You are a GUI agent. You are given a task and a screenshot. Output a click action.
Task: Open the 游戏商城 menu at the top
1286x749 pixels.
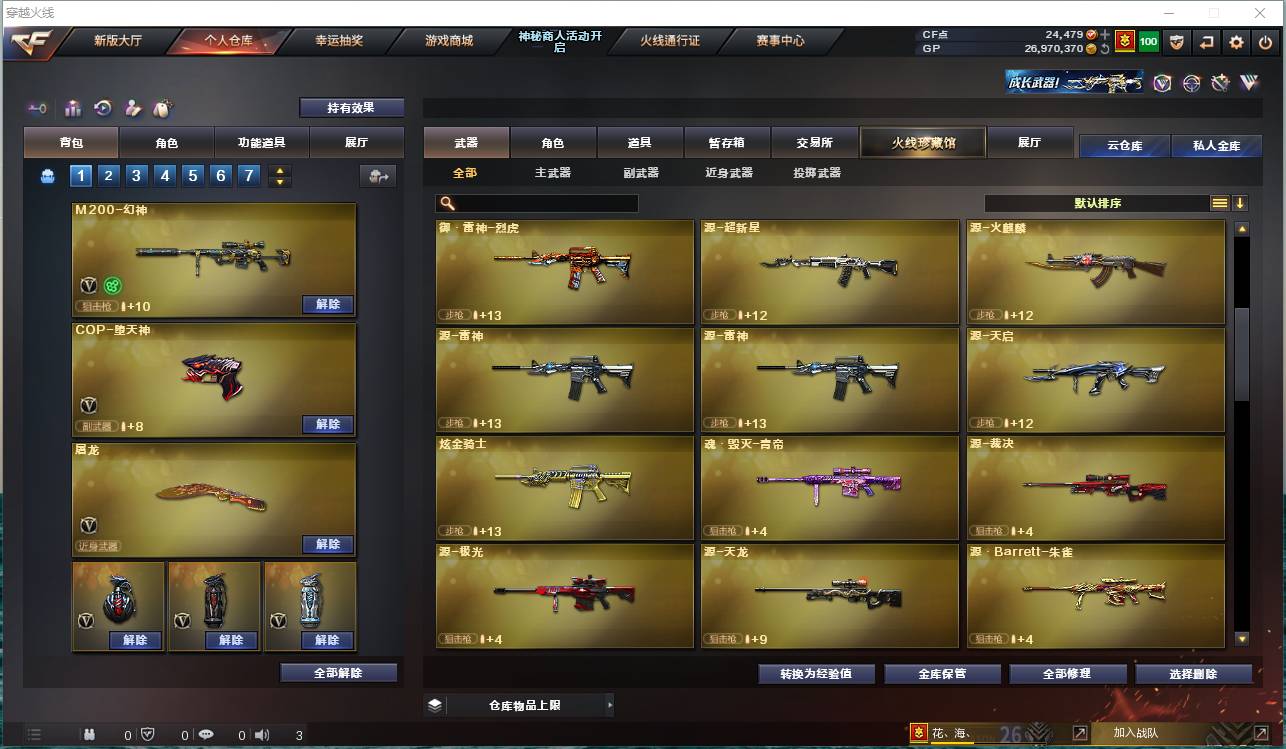pos(449,42)
